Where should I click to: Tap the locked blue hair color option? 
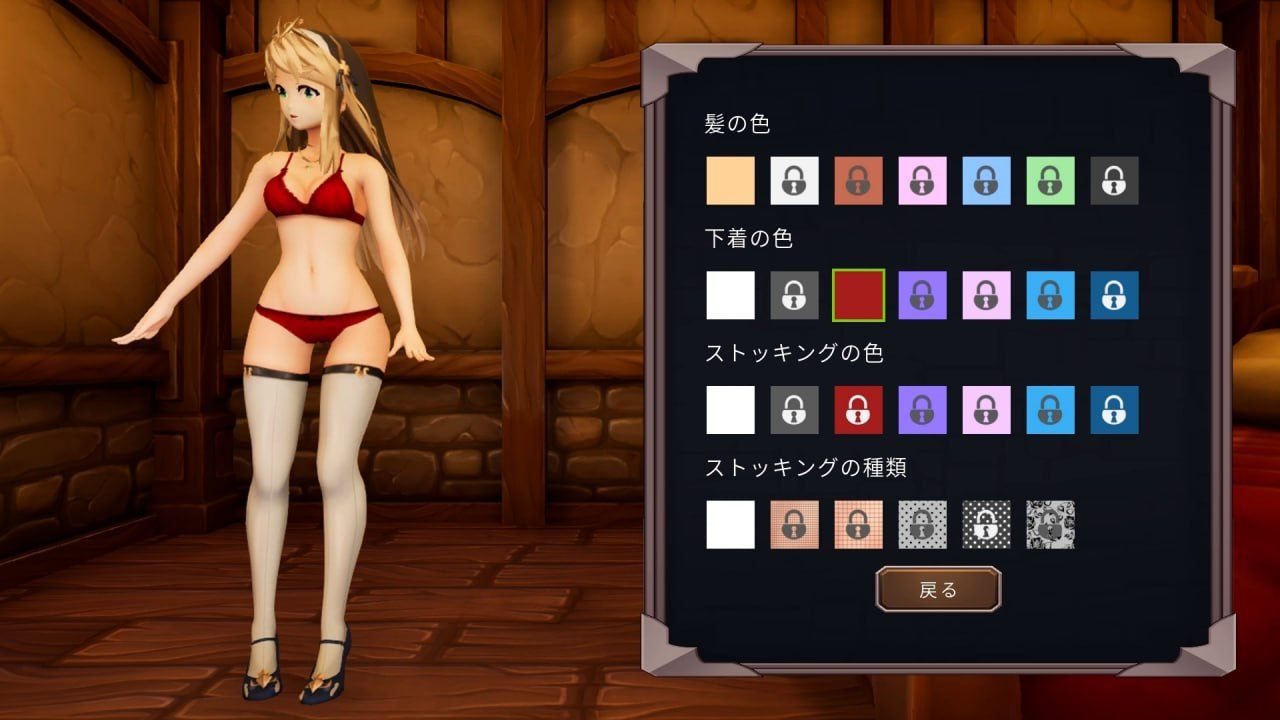(986, 181)
